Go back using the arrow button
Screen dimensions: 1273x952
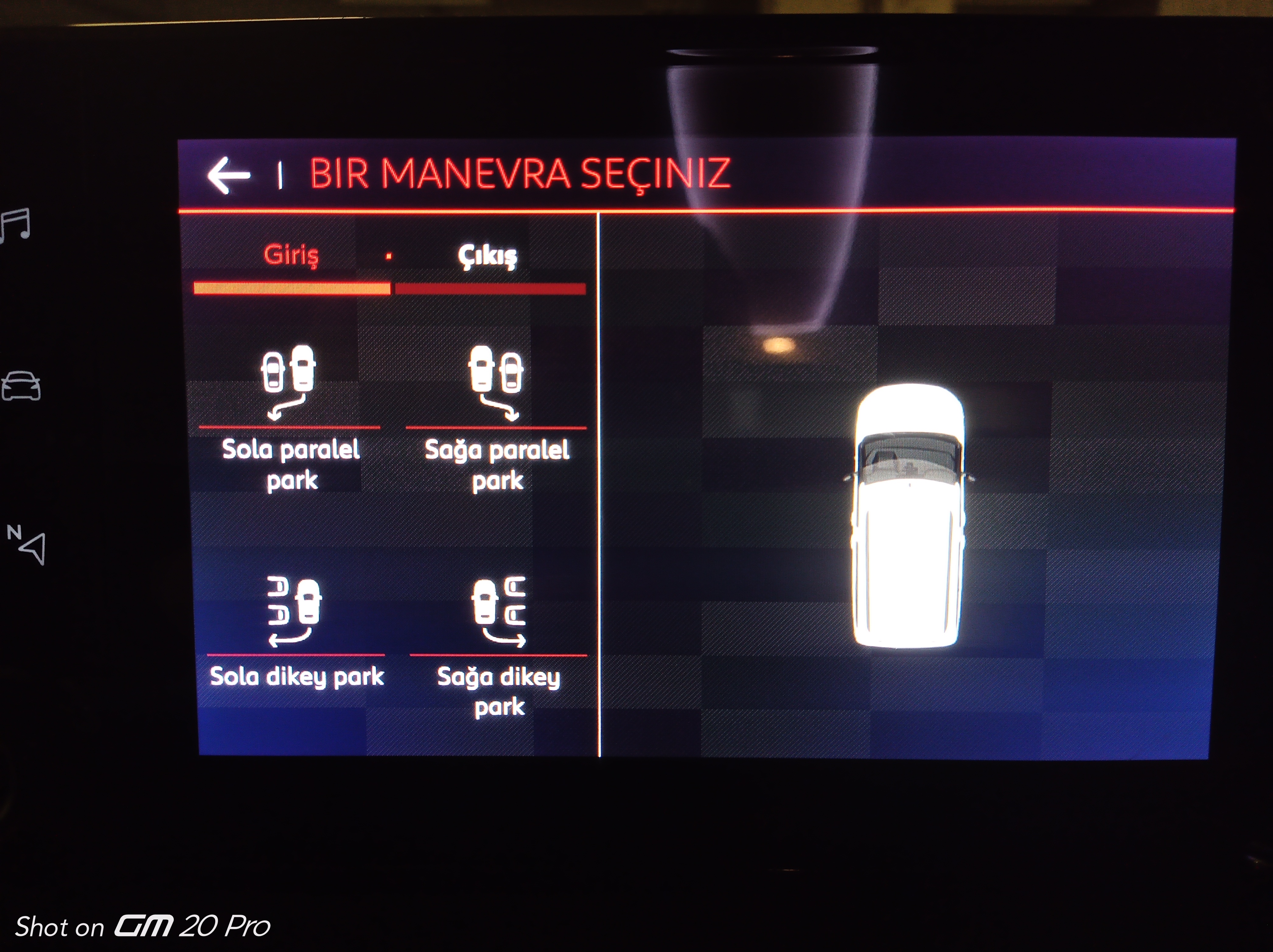click(x=229, y=175)
